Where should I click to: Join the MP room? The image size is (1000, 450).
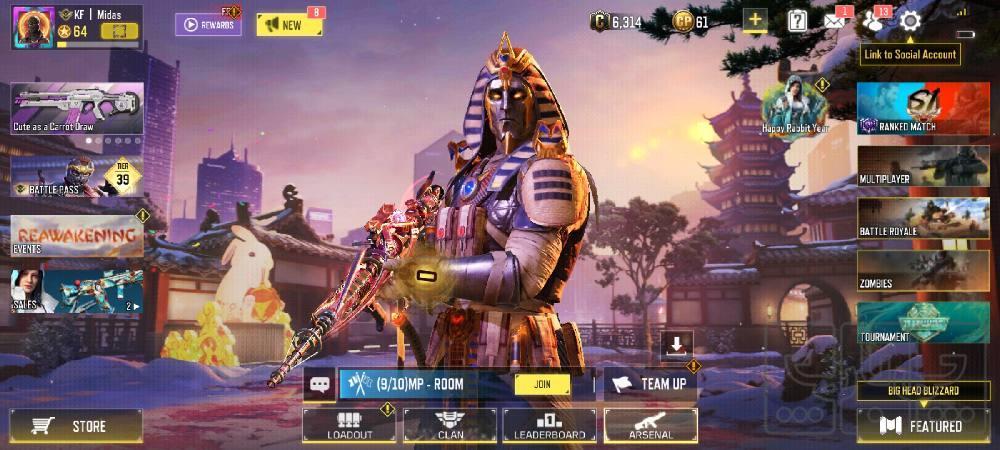(x=542, y=384)
